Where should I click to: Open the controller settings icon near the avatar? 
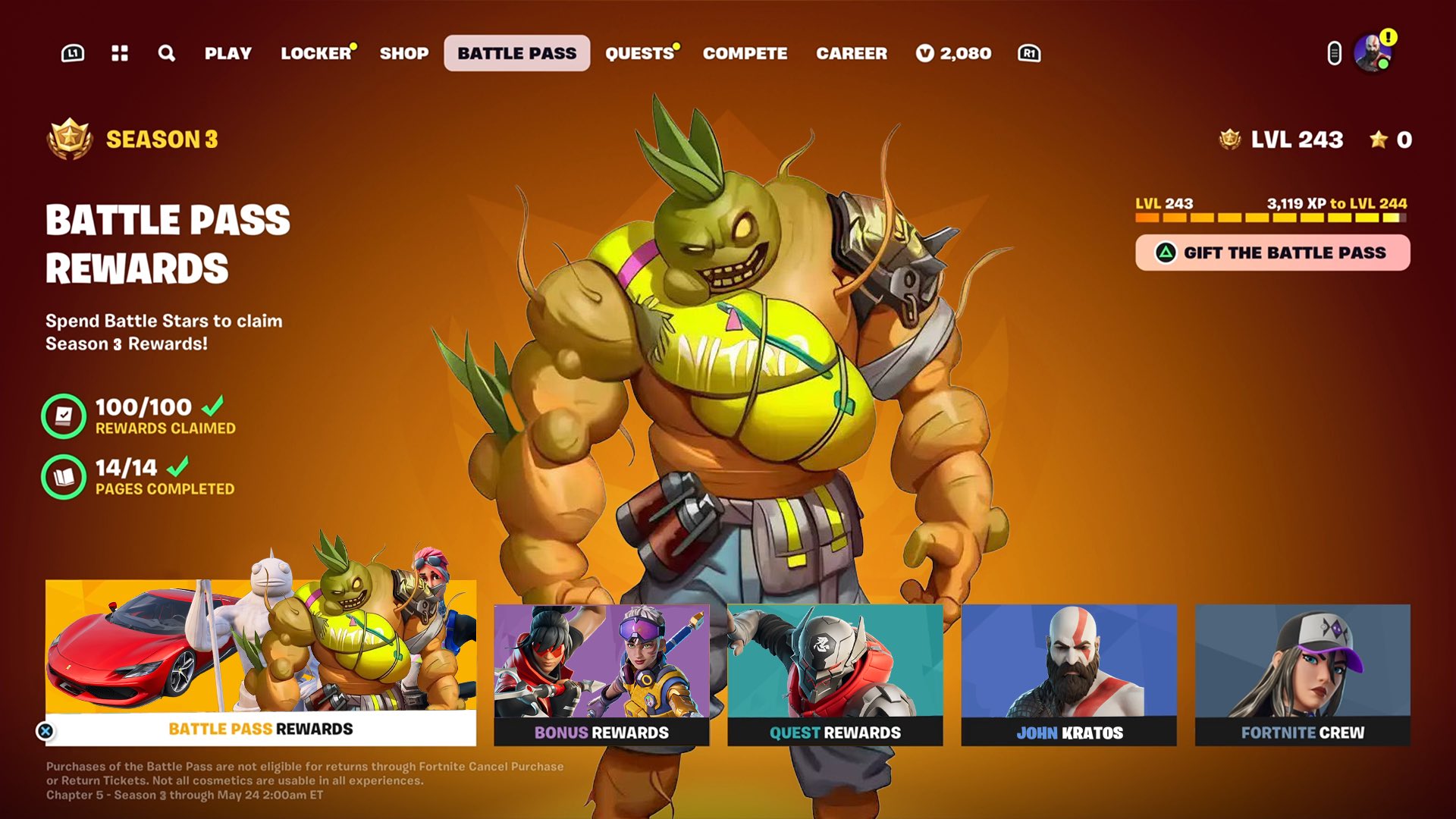coord(1333,53)
